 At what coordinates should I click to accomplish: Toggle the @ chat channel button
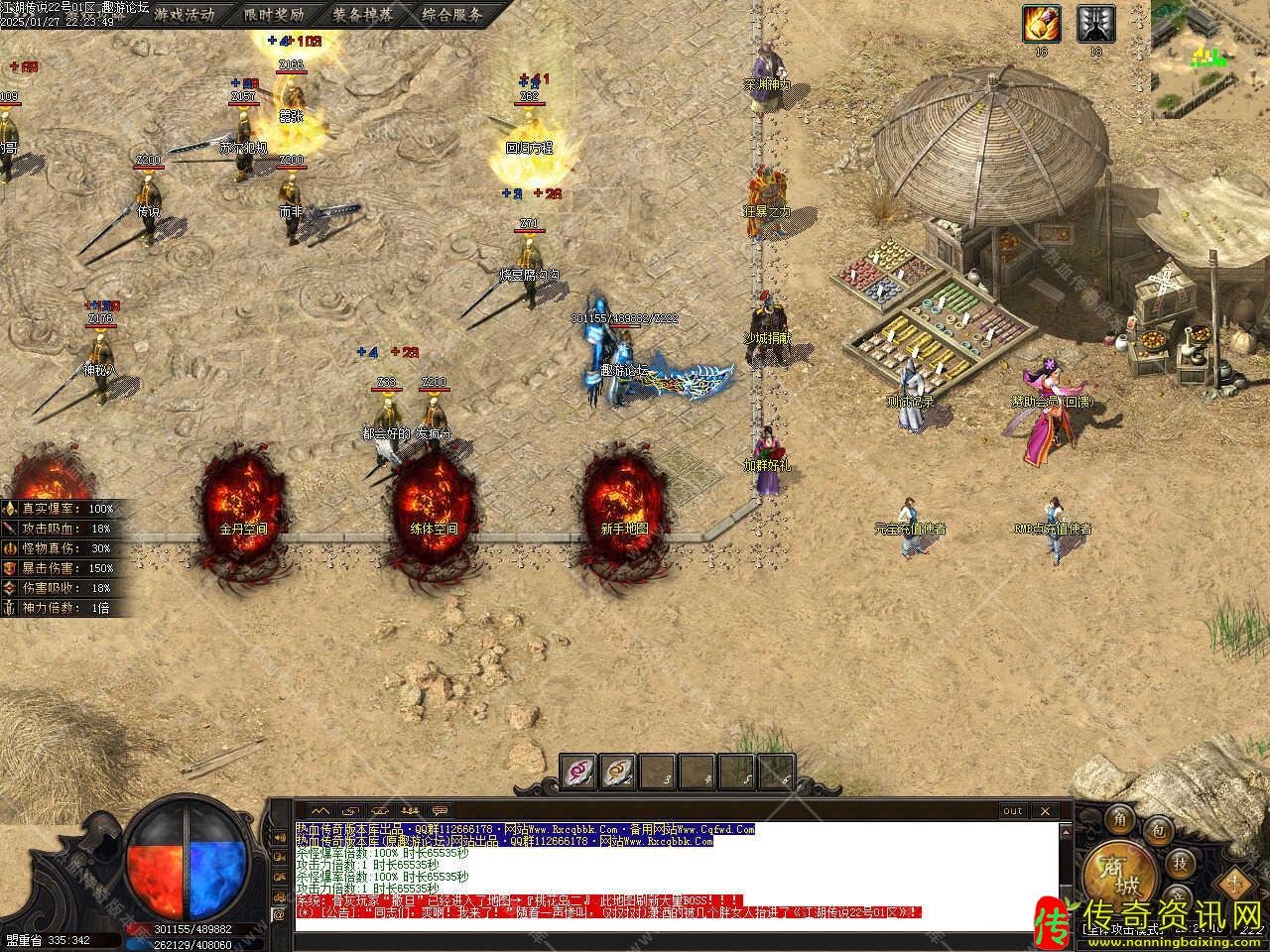click(279, 913)
